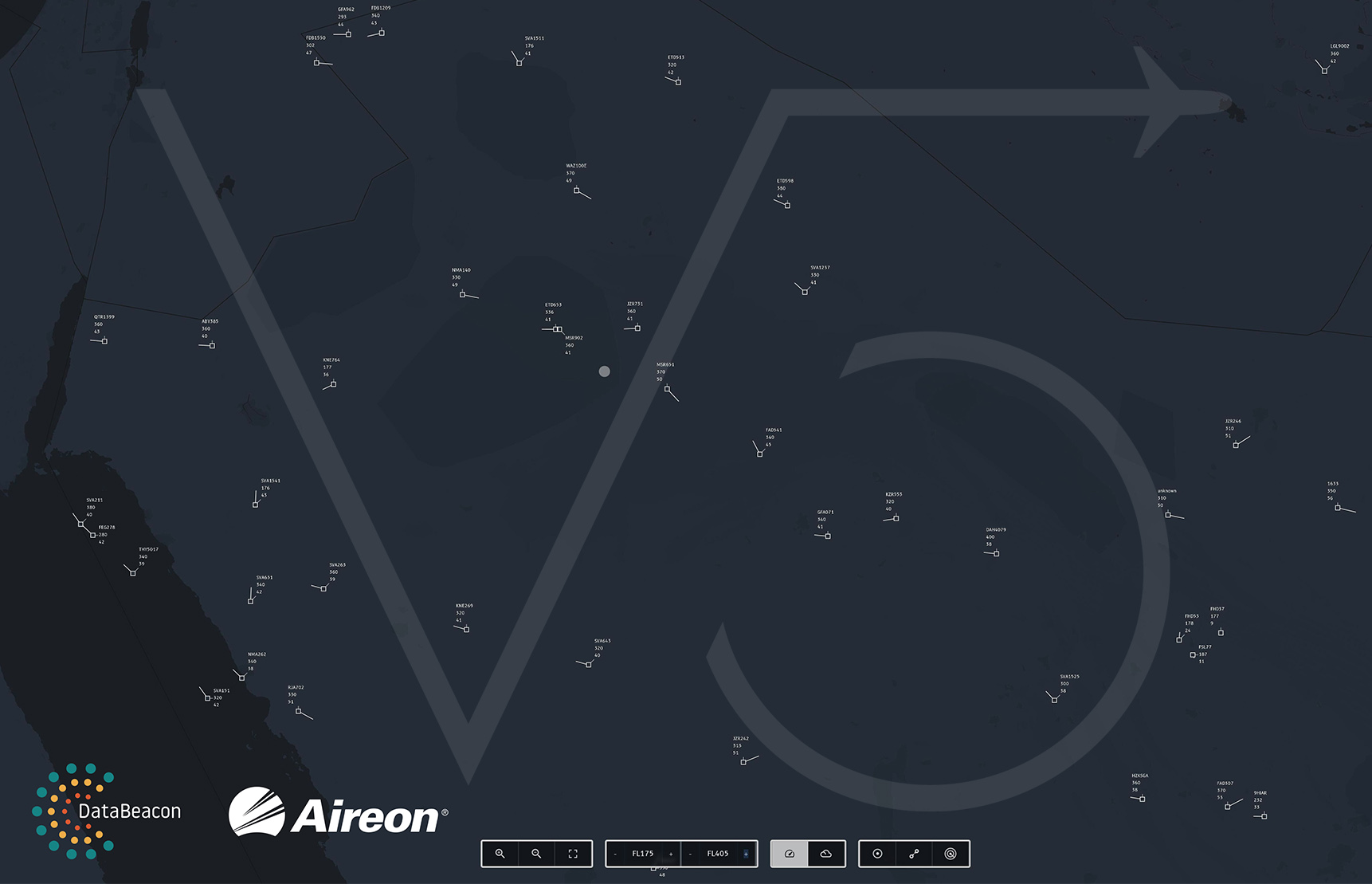Click the concentric rings range icon
Viewport: 1372px width, 884px height.
point(950,853)
